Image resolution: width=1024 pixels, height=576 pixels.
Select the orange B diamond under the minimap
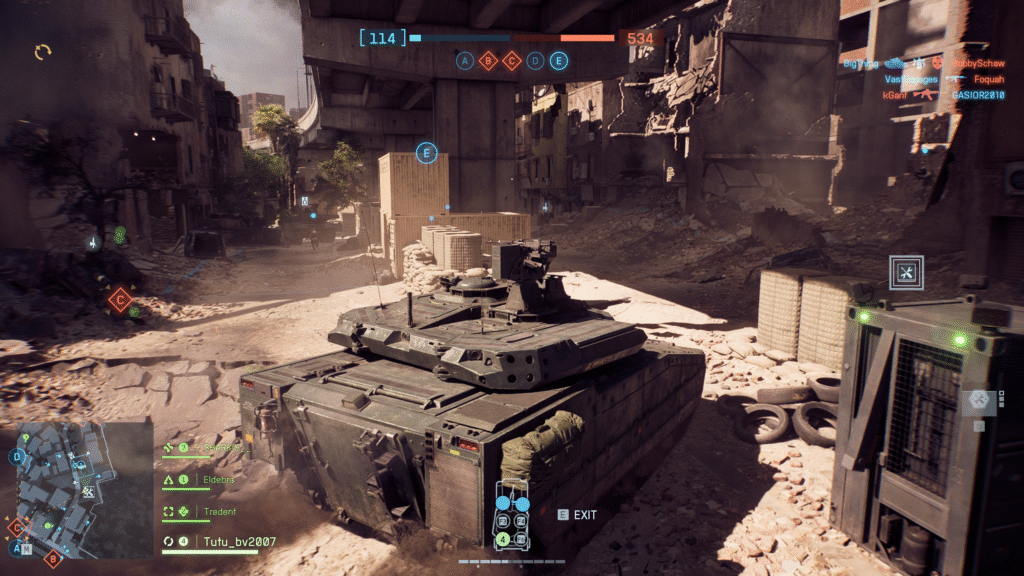pyautogui.click(x=53, y=559)
